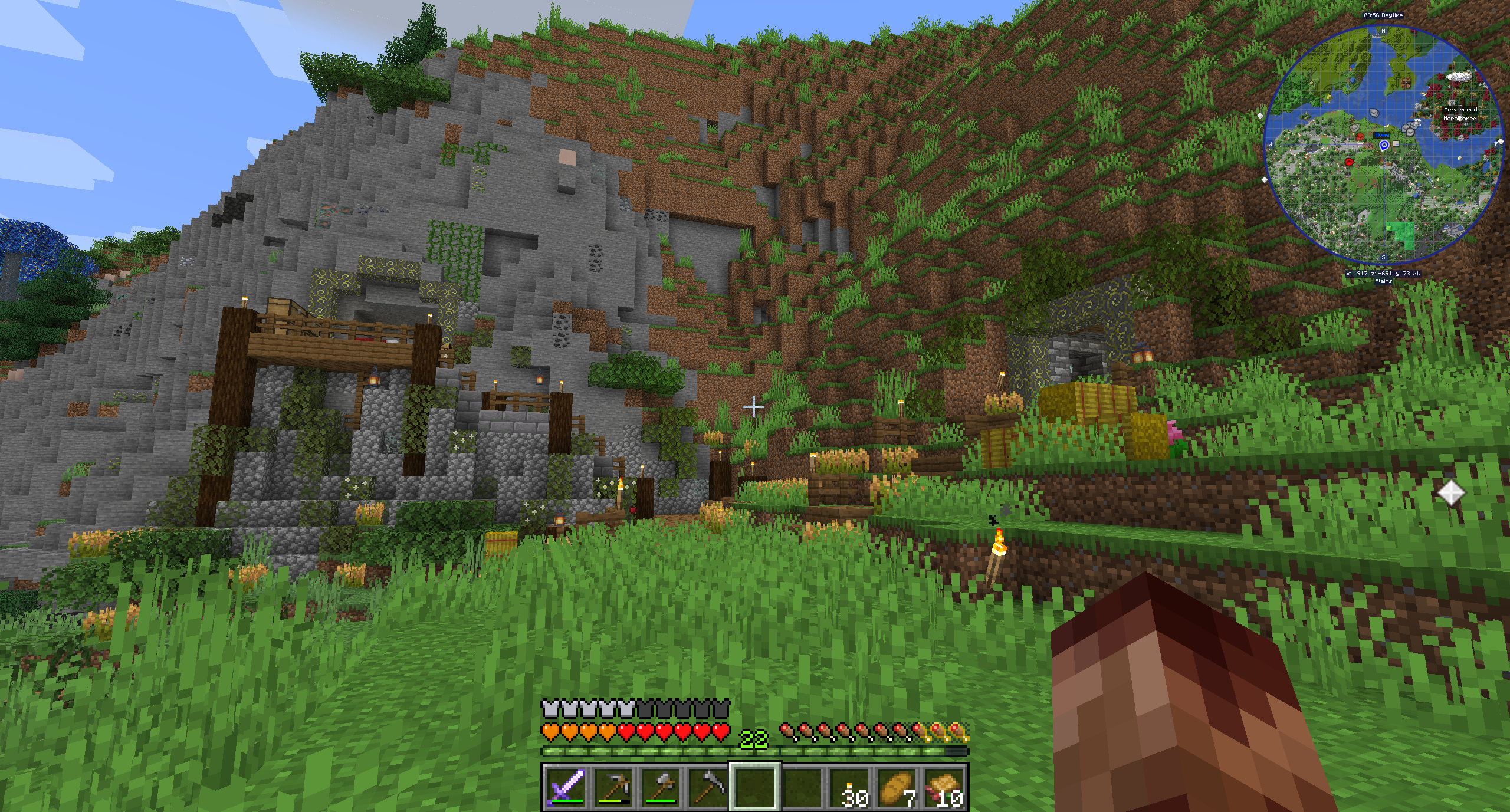Switch to the hoe hotbar slot

point(708,786)
